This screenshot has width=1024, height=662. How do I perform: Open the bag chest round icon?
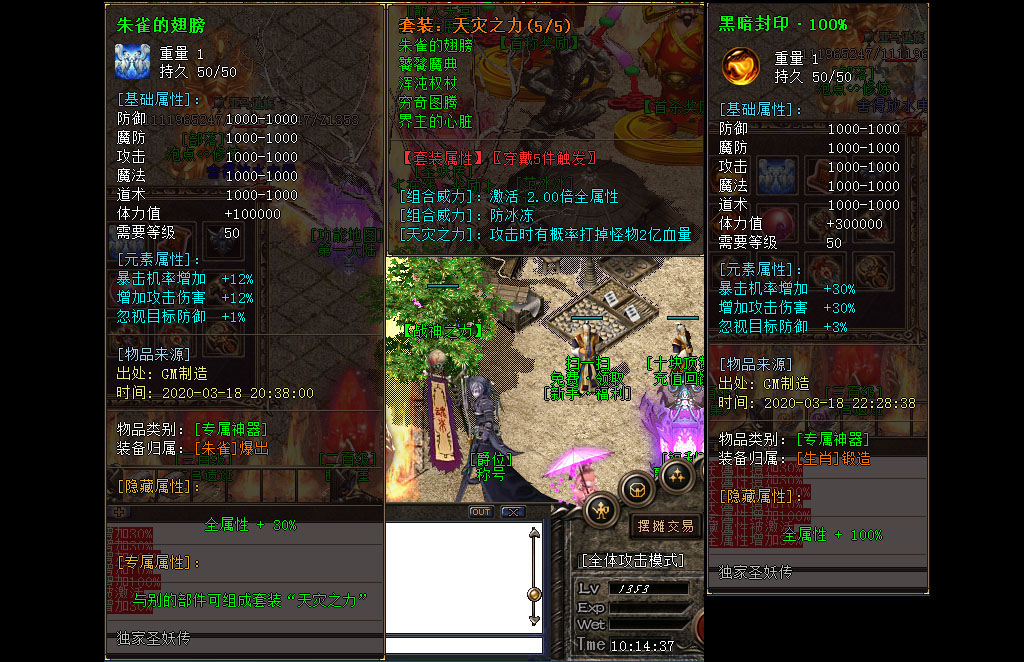tap(637, 489)
